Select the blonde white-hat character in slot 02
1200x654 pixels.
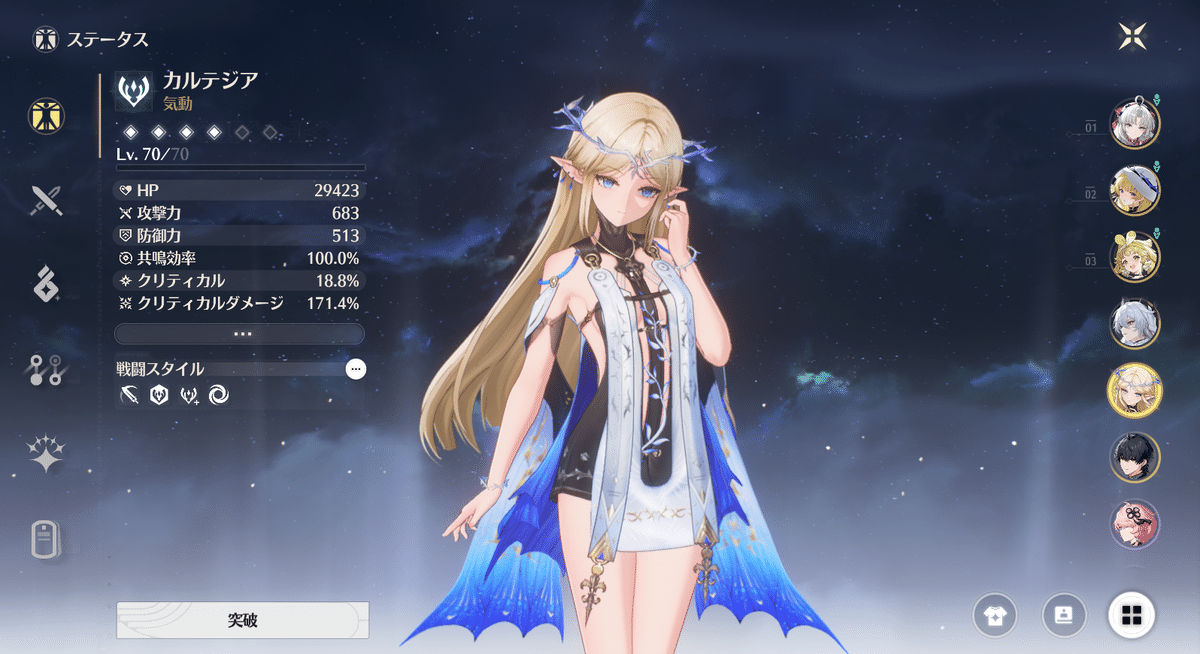click(1135, 189)
